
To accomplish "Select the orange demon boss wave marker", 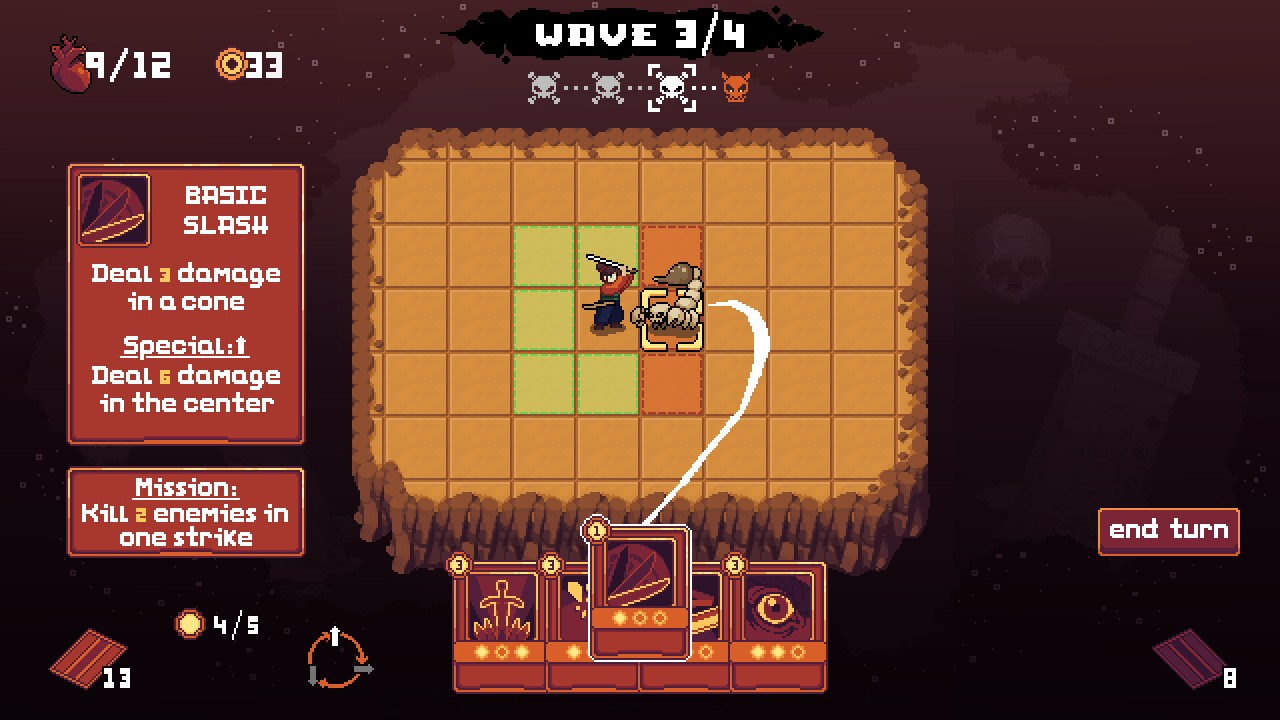I will click(x=735, y=88).
